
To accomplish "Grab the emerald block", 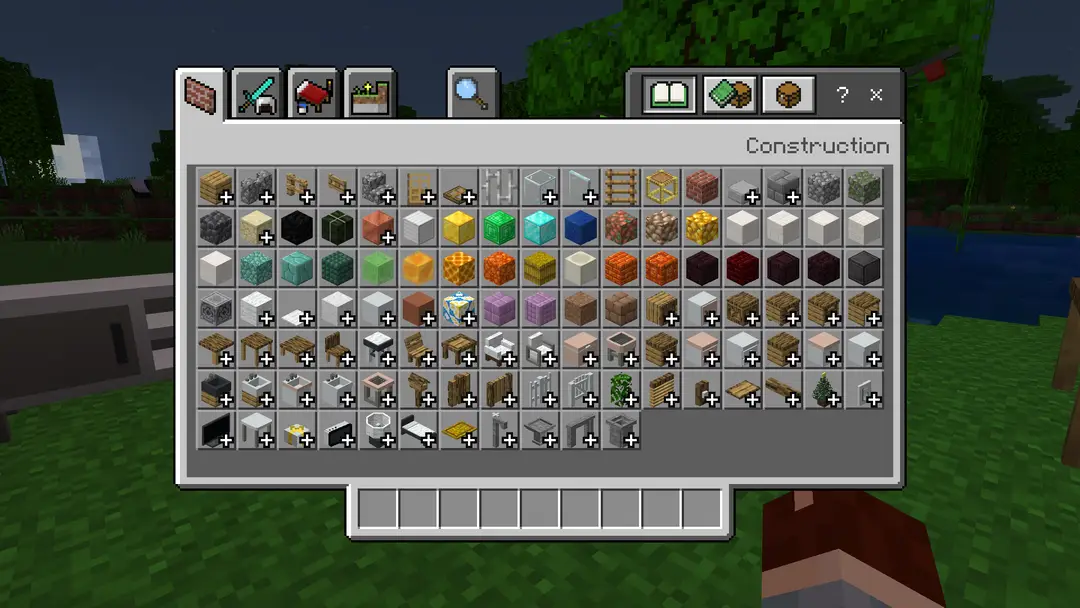I will [x=499, y=228].
